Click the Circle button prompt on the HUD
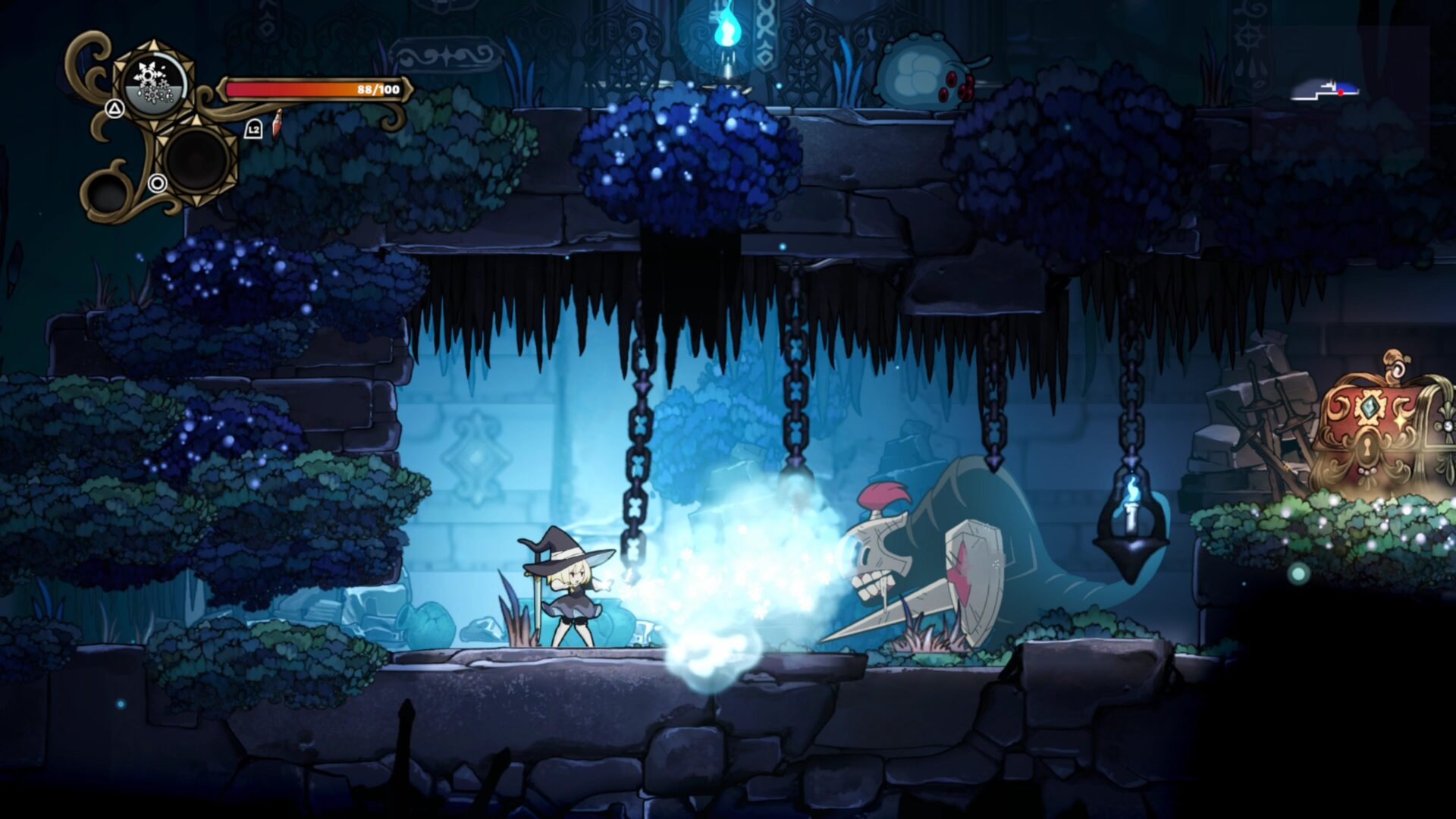The height and width of the screenshot is (819, 1456). 158,184
